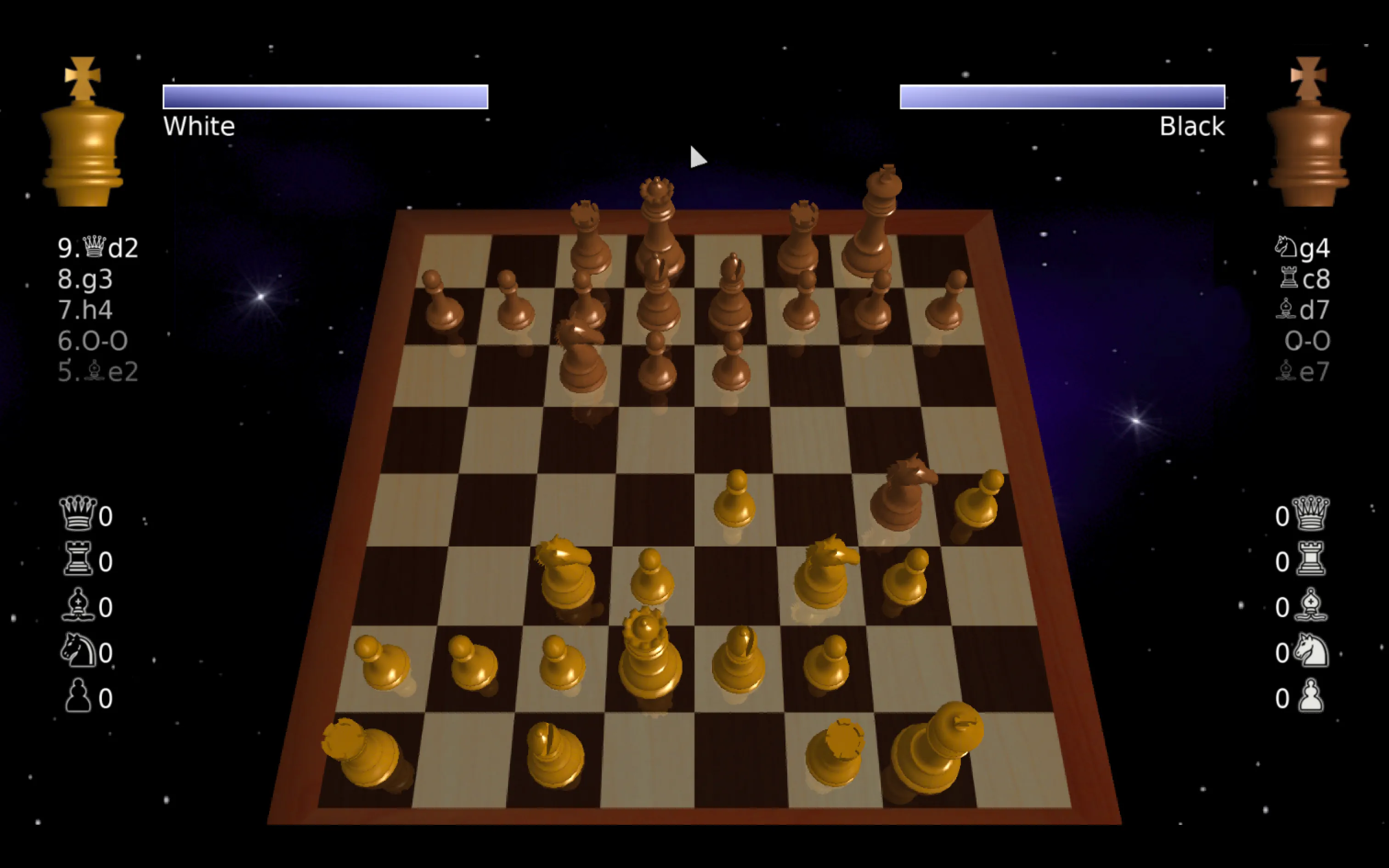The height and width of the screenshot is (868, 1389).
Task: Select White's castling move 6.O-O
Action: 94,340
